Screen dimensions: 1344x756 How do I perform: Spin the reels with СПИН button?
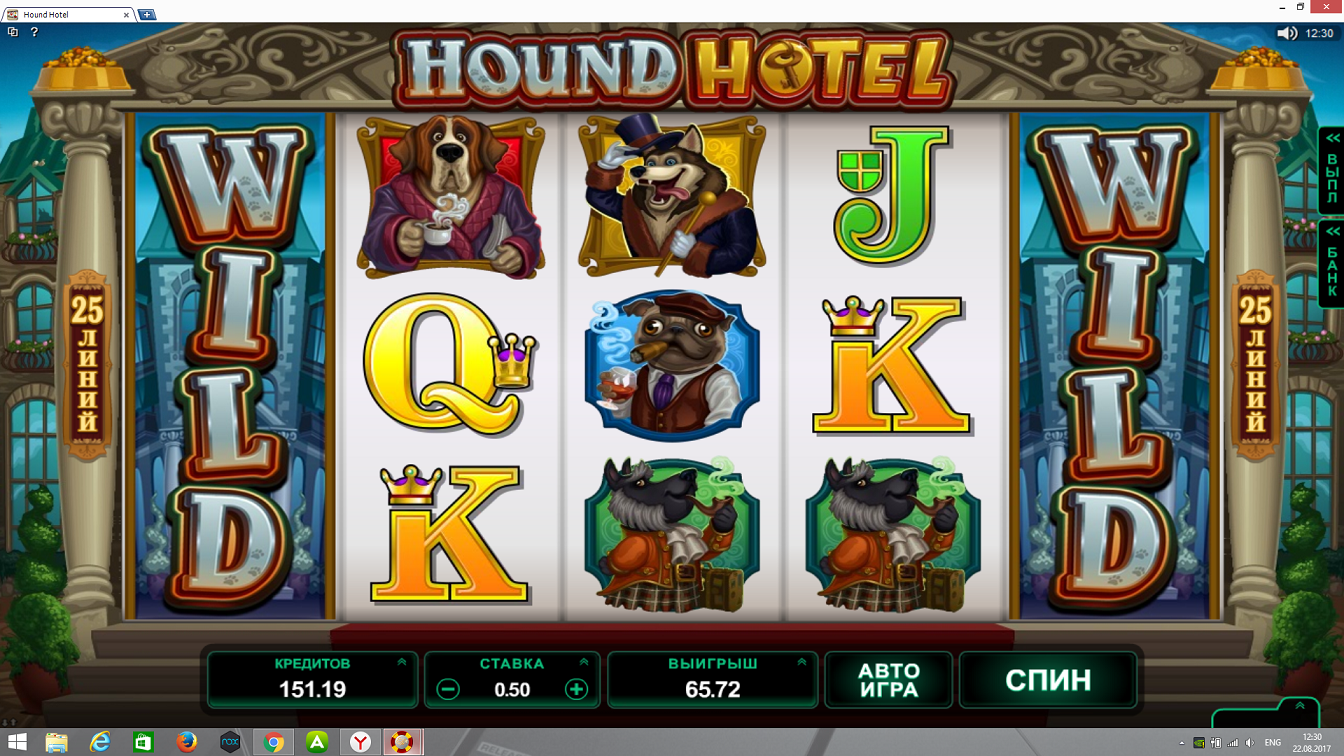point(1047,680)
